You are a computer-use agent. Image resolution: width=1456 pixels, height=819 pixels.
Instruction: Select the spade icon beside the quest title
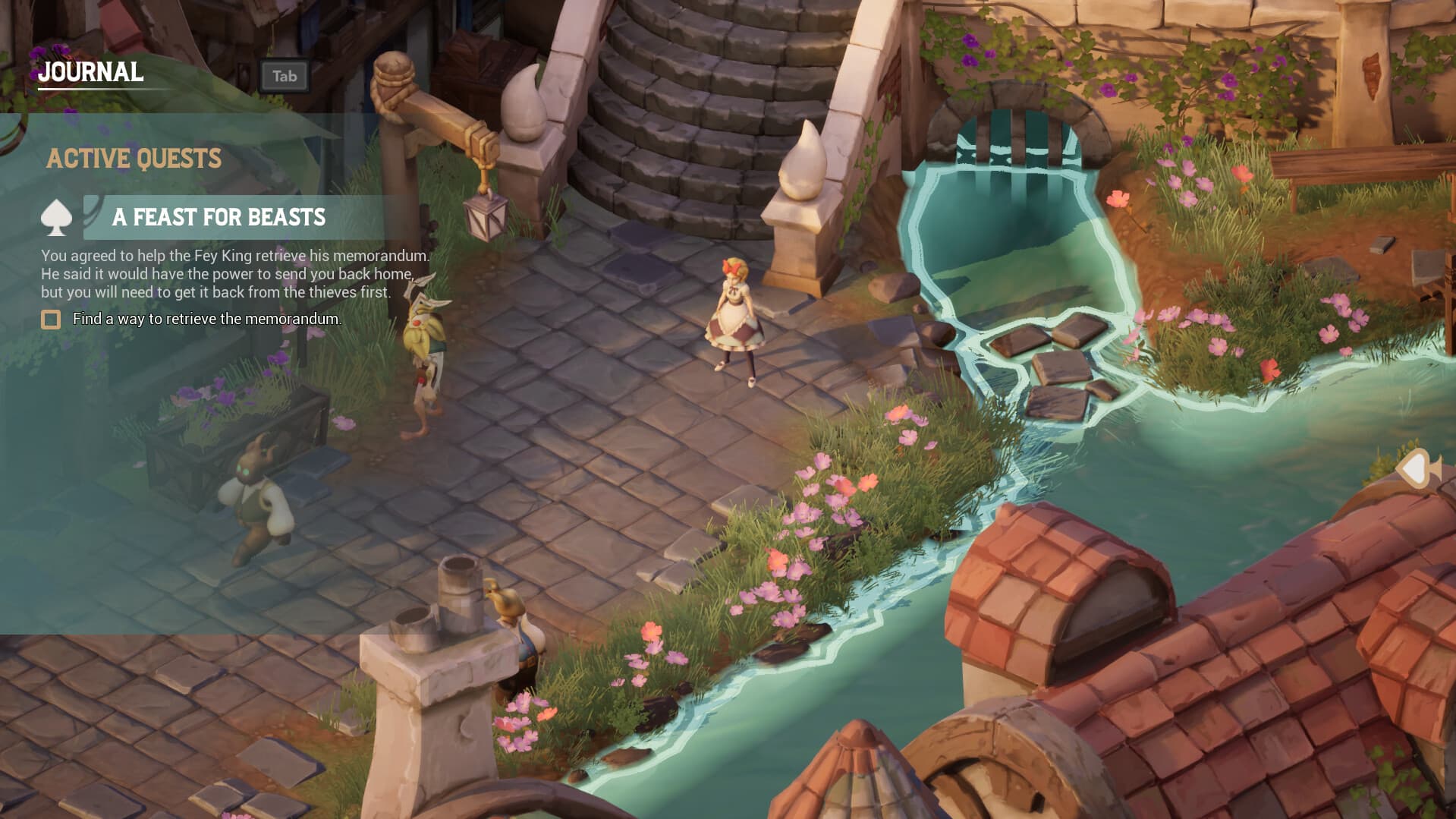point(58,217)
